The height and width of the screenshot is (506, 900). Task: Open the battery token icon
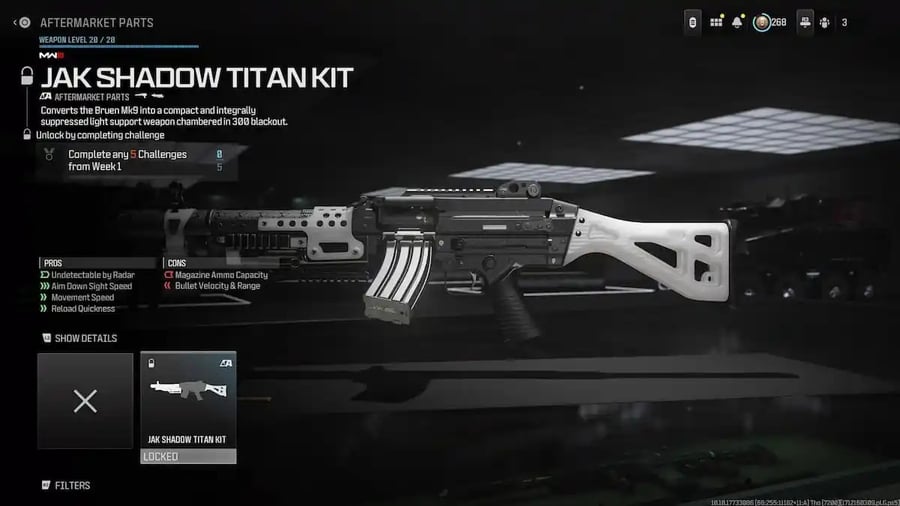click(x=692, y=21)
